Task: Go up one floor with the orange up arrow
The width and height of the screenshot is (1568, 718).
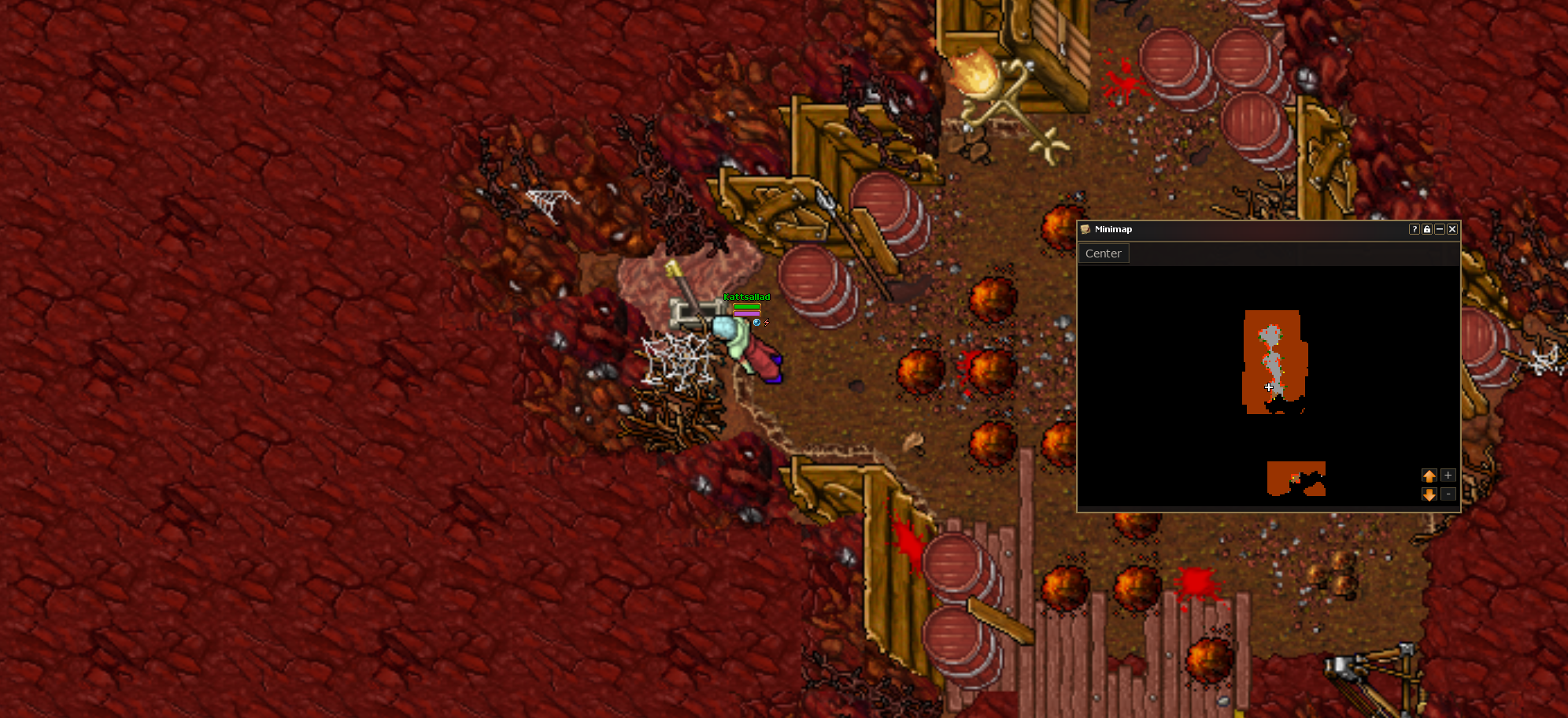Action: pos(1429,476)
